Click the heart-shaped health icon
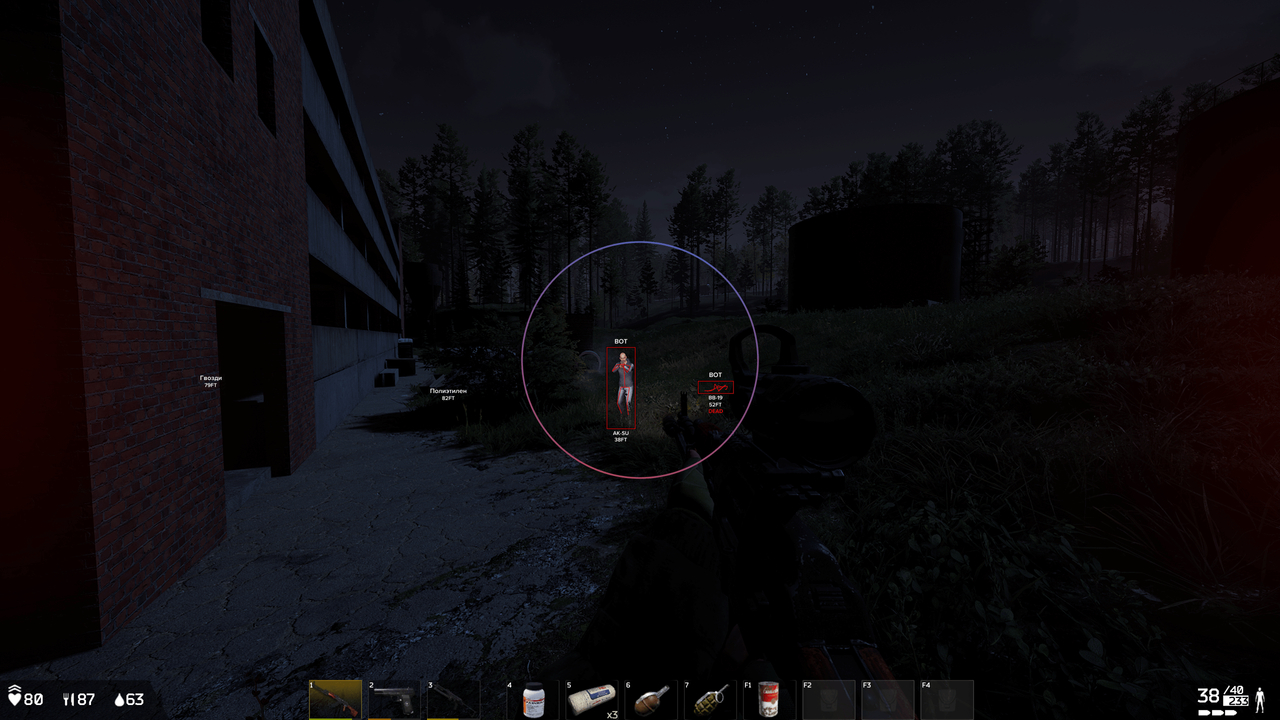1280x720 pixels. [15, 699]
